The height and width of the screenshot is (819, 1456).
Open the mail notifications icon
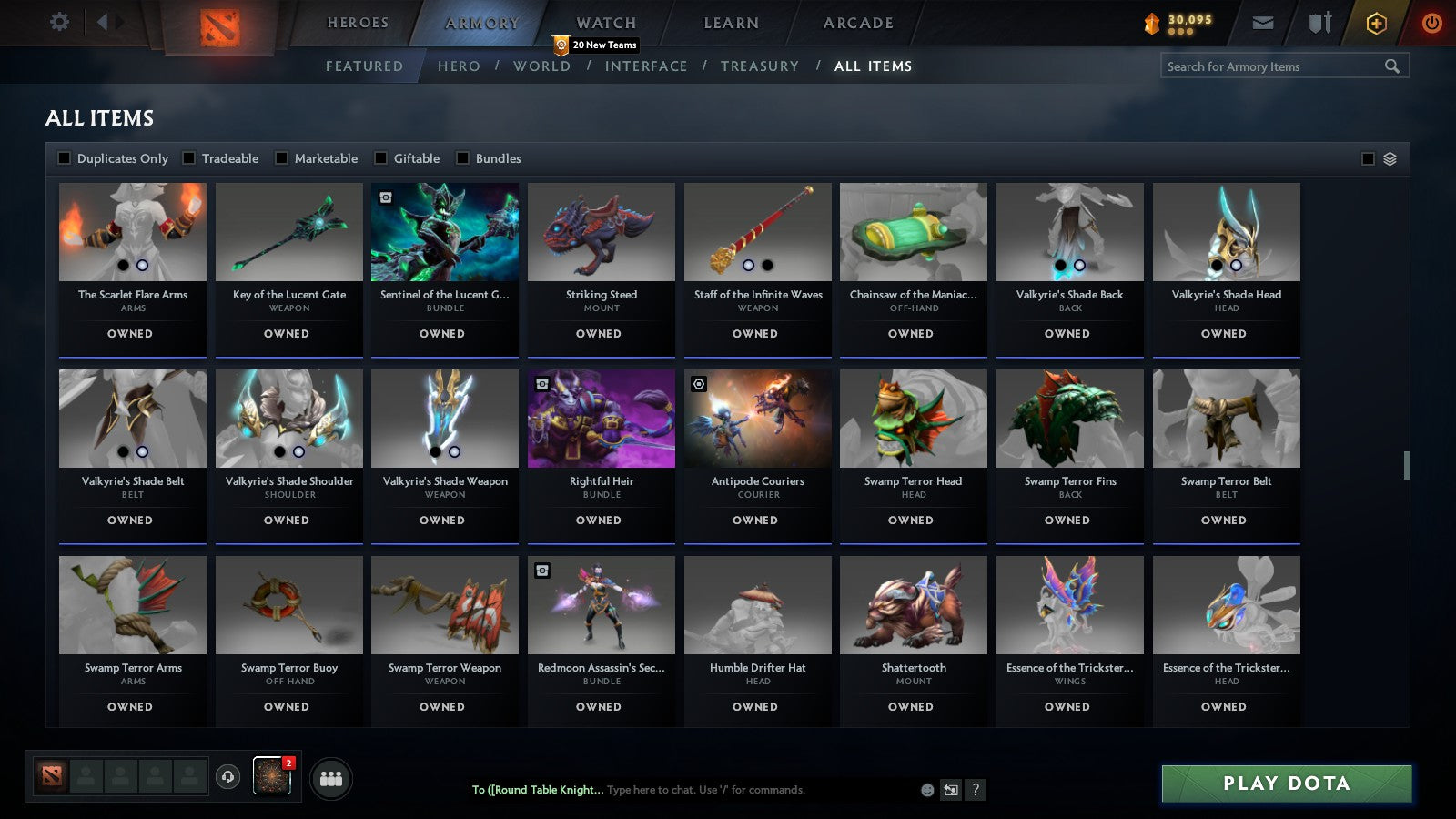click(x=1264, y=22)
